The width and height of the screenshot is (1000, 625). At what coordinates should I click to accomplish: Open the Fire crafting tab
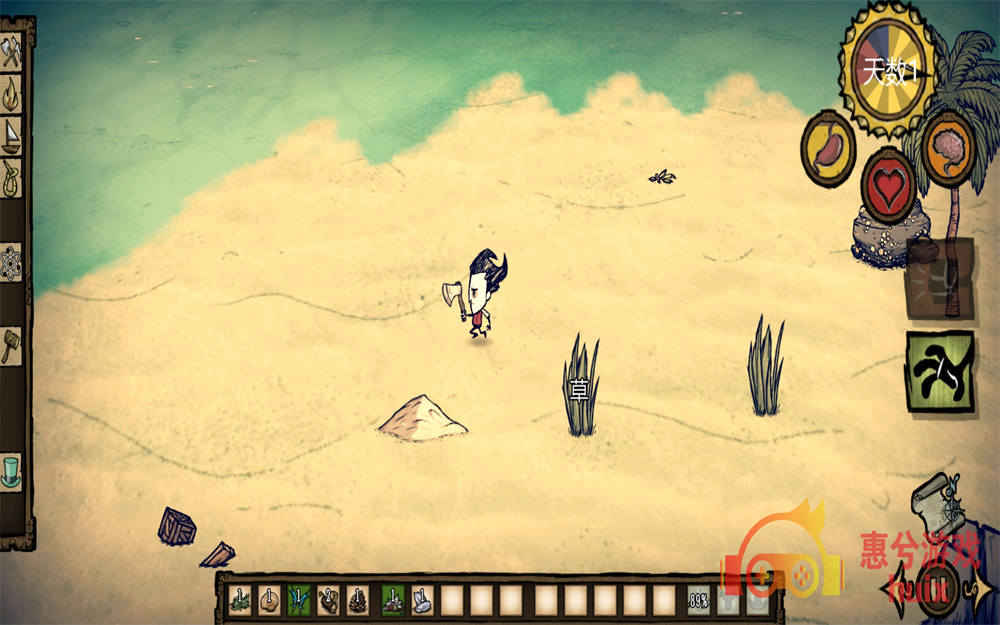pos(11,94)
